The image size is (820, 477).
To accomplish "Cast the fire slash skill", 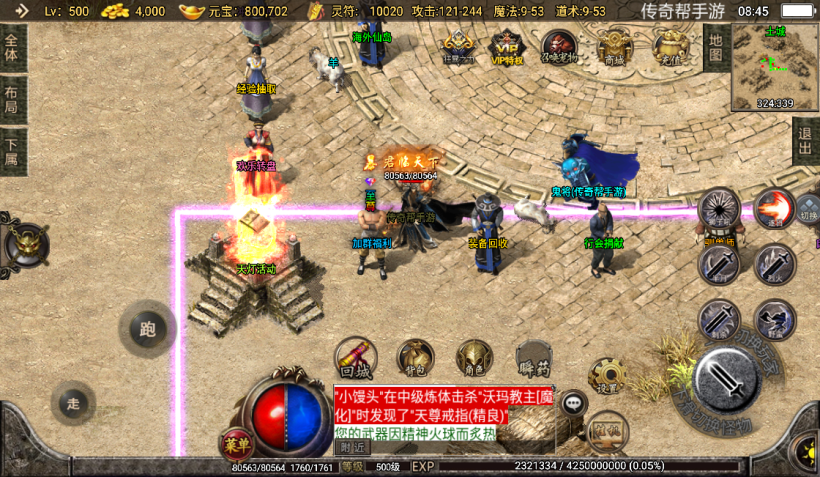I will [772, 208].
